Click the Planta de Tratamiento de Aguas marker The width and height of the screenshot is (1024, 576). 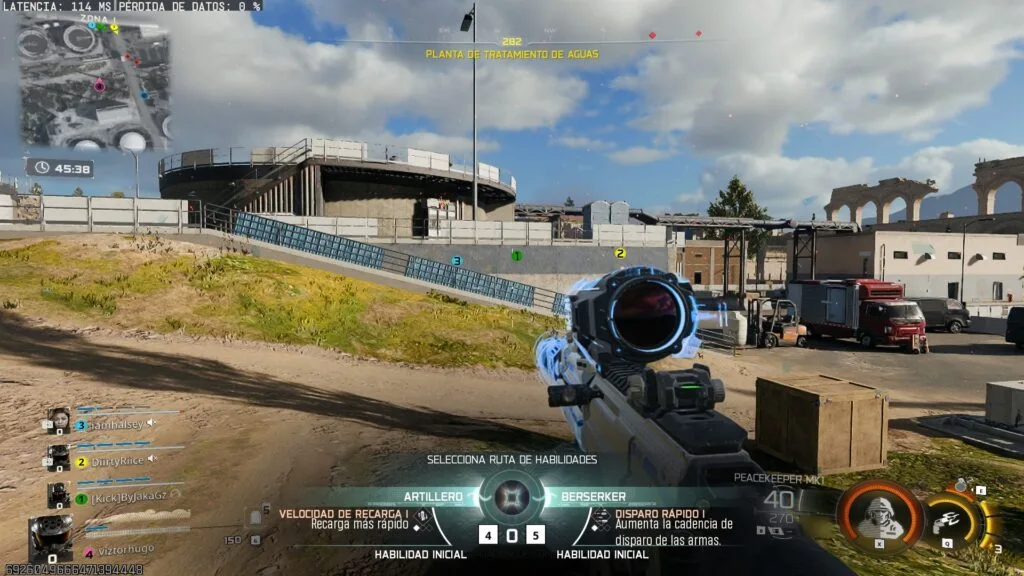coord(512,53)
